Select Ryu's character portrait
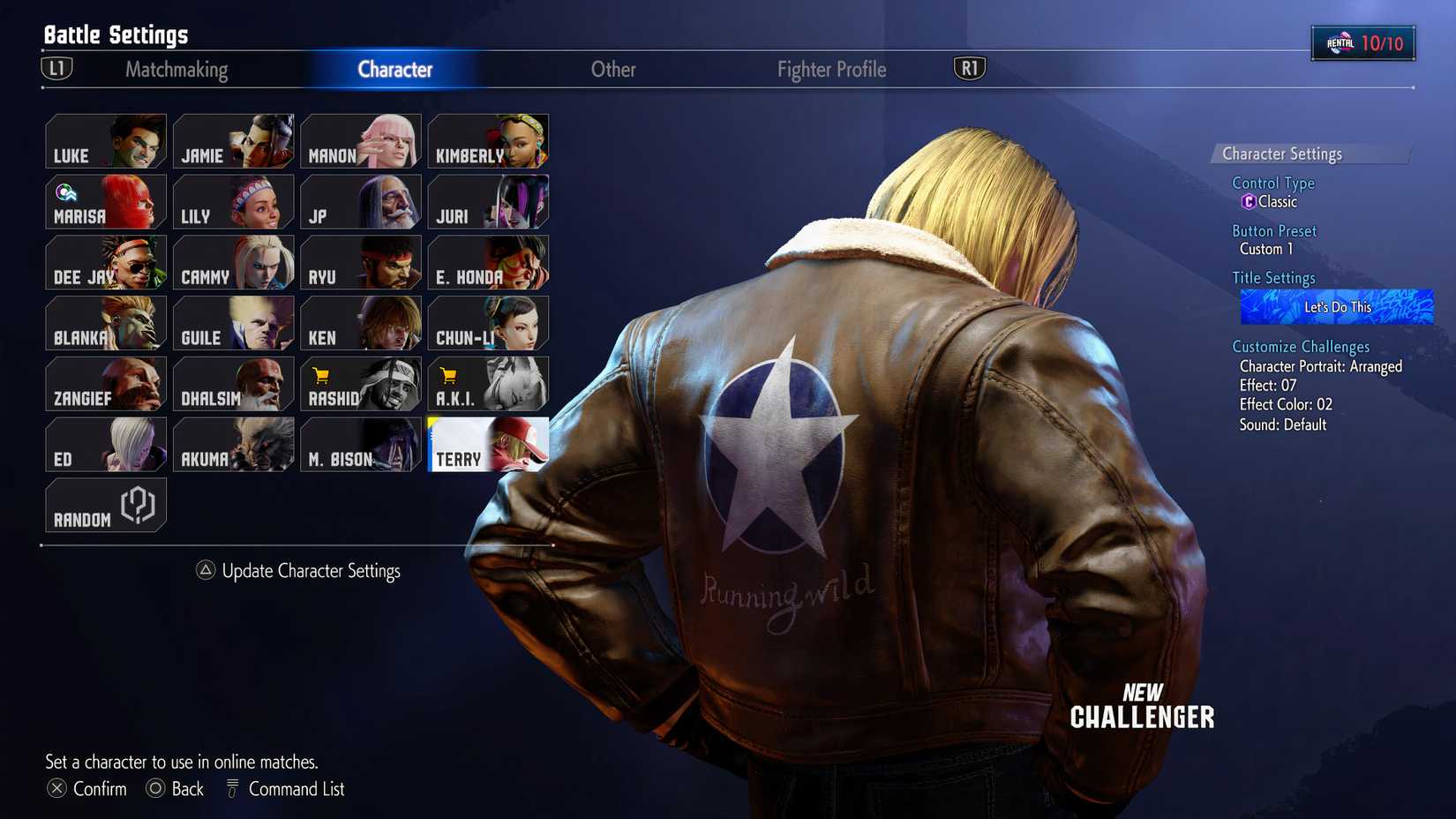Viewport: 1456px width, 819px height. point(360,262)
